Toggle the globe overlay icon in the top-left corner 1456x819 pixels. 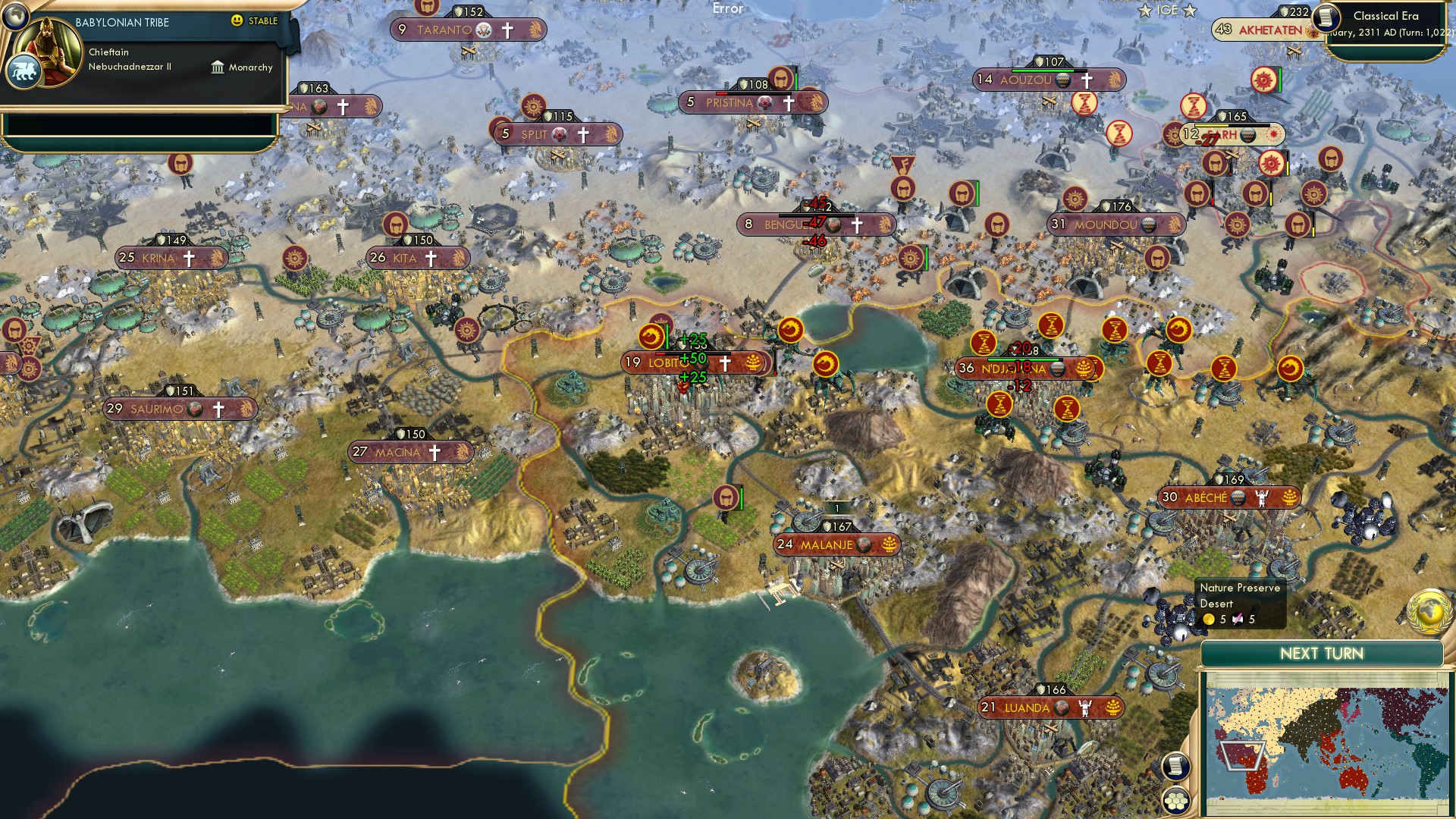tap(14, 16)
